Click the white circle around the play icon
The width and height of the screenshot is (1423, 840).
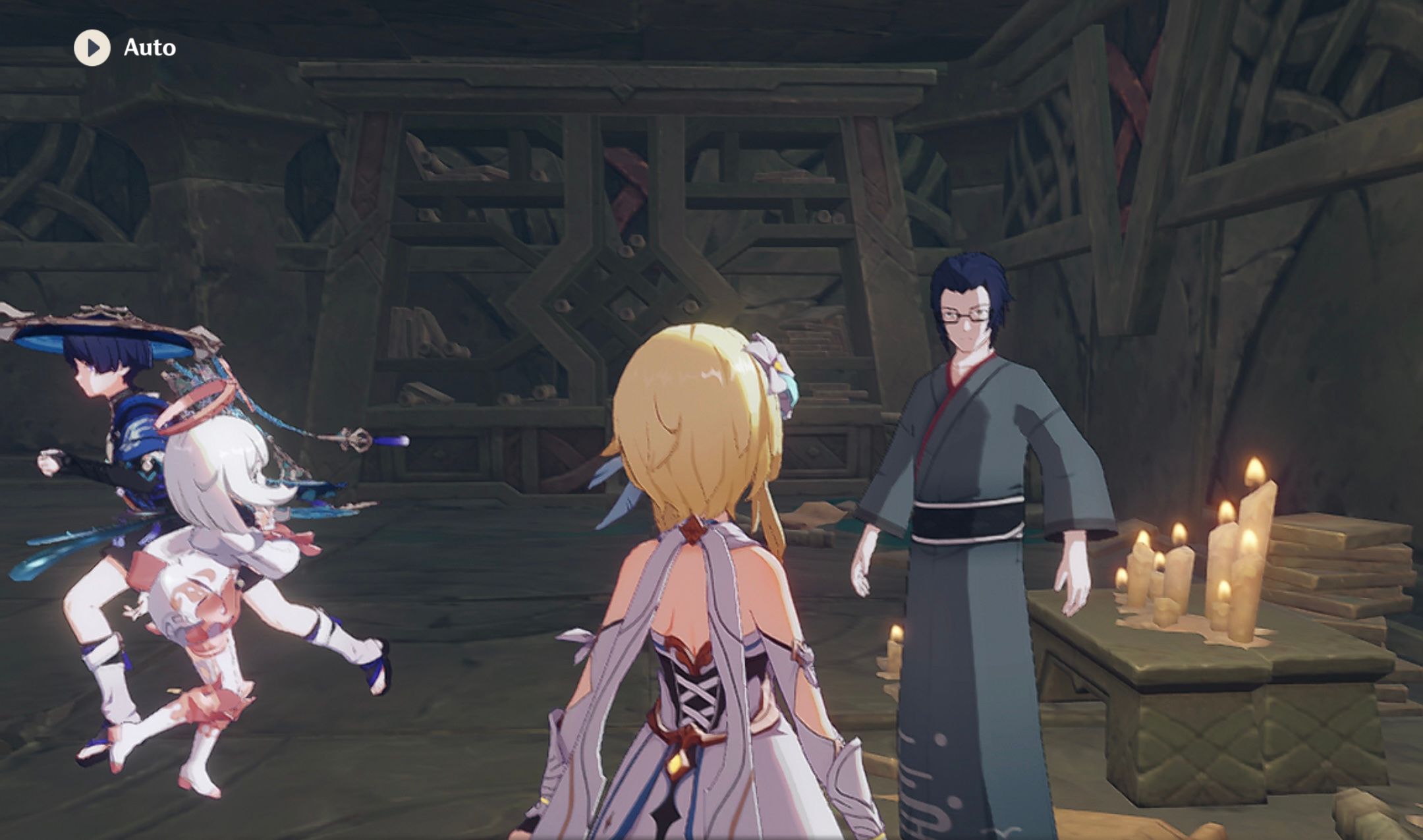pyautogui.click(x=92, y=47)
